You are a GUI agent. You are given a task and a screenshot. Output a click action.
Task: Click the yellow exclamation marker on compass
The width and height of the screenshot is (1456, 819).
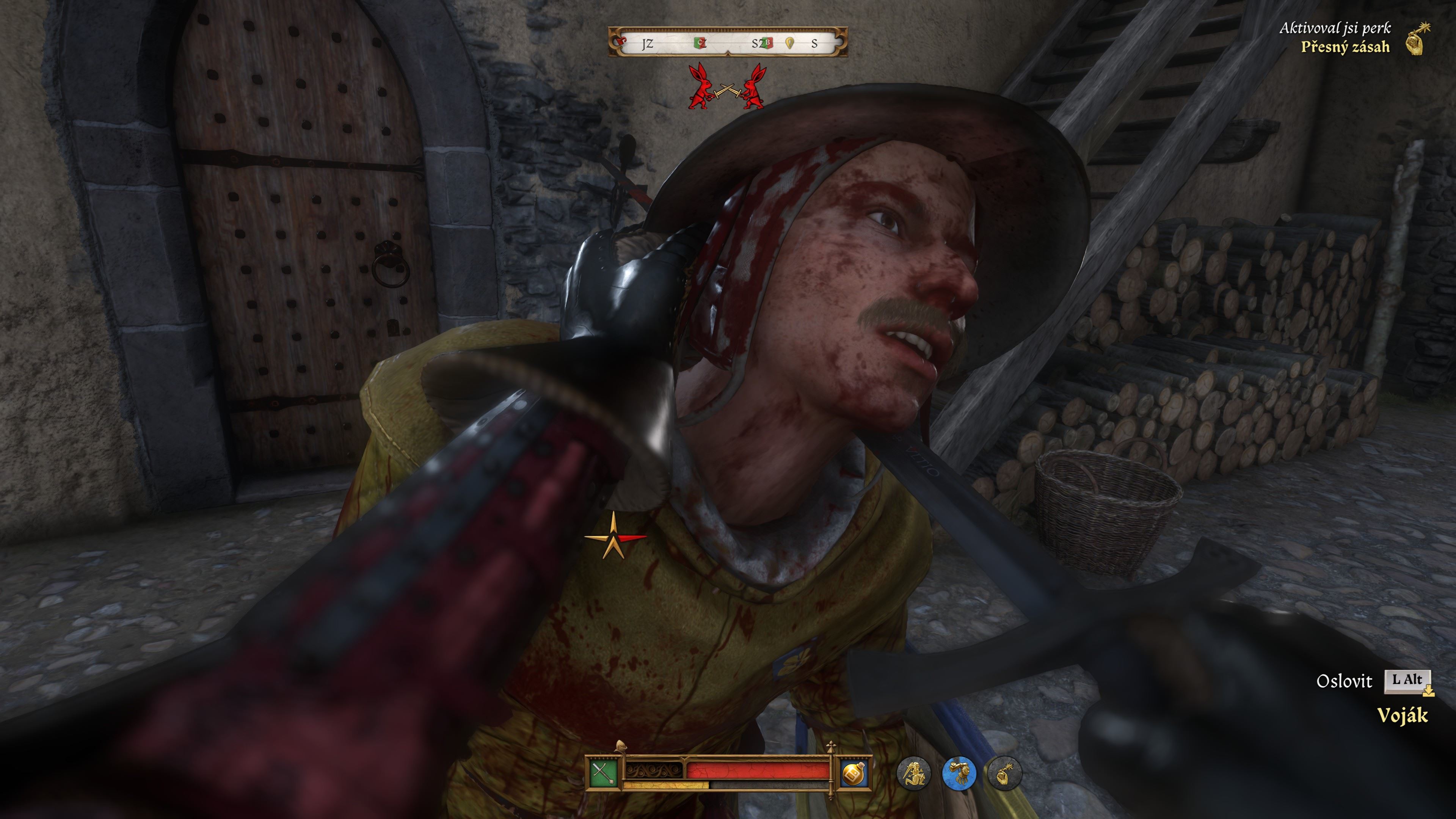pos(789,43)
